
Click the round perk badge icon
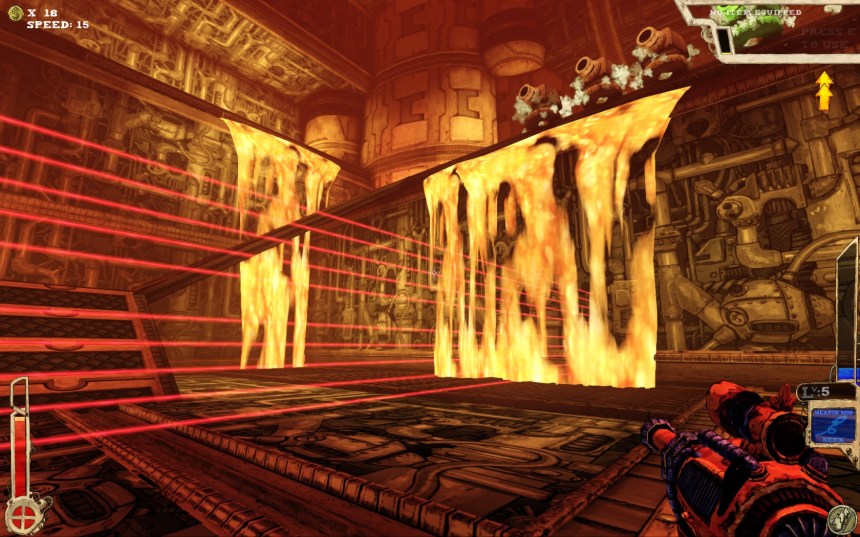[x=840, y=519]
